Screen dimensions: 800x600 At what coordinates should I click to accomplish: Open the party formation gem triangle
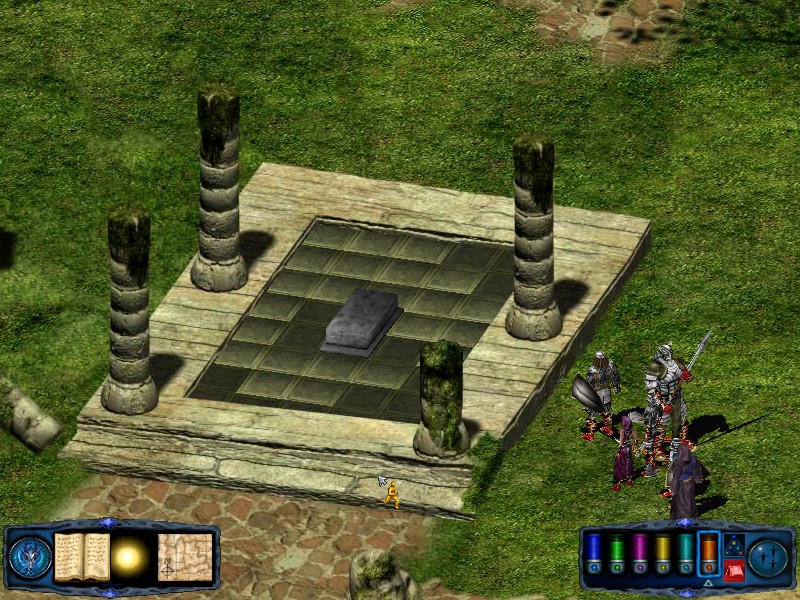pos(733,544)
